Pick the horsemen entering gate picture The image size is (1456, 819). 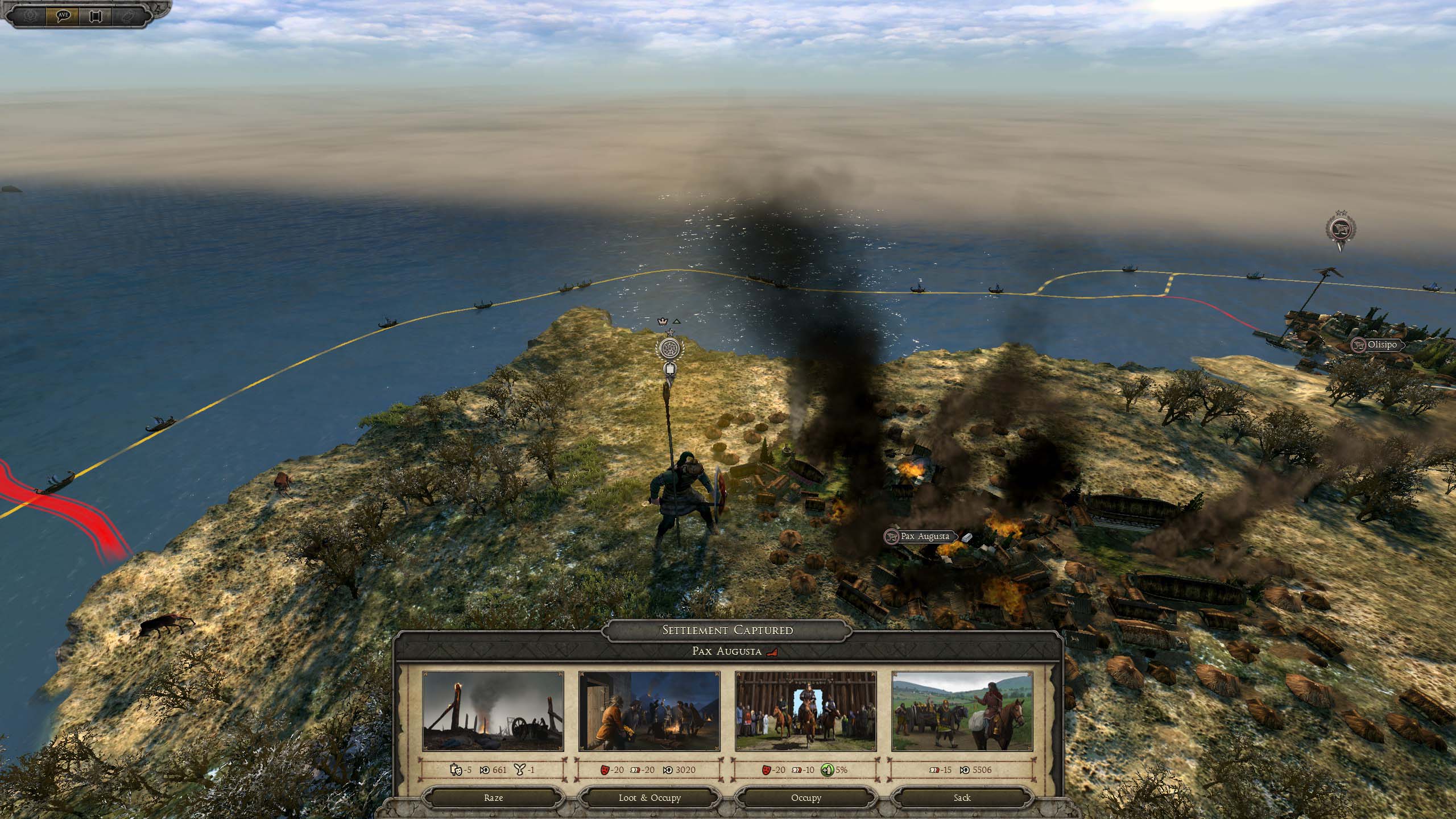[806, 711]
